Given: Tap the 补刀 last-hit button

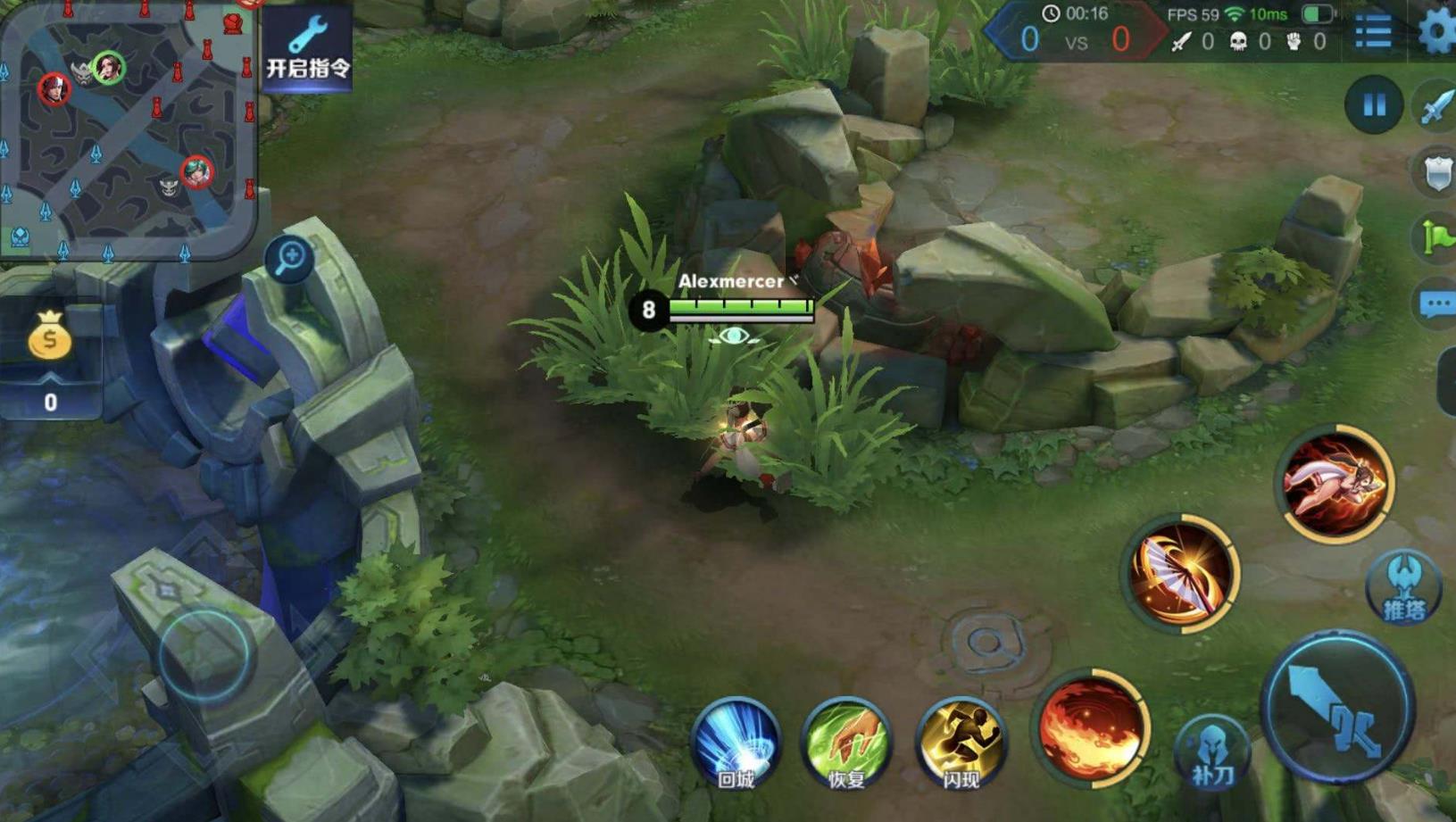Looking at the screenshot, I should [1212, 754].
